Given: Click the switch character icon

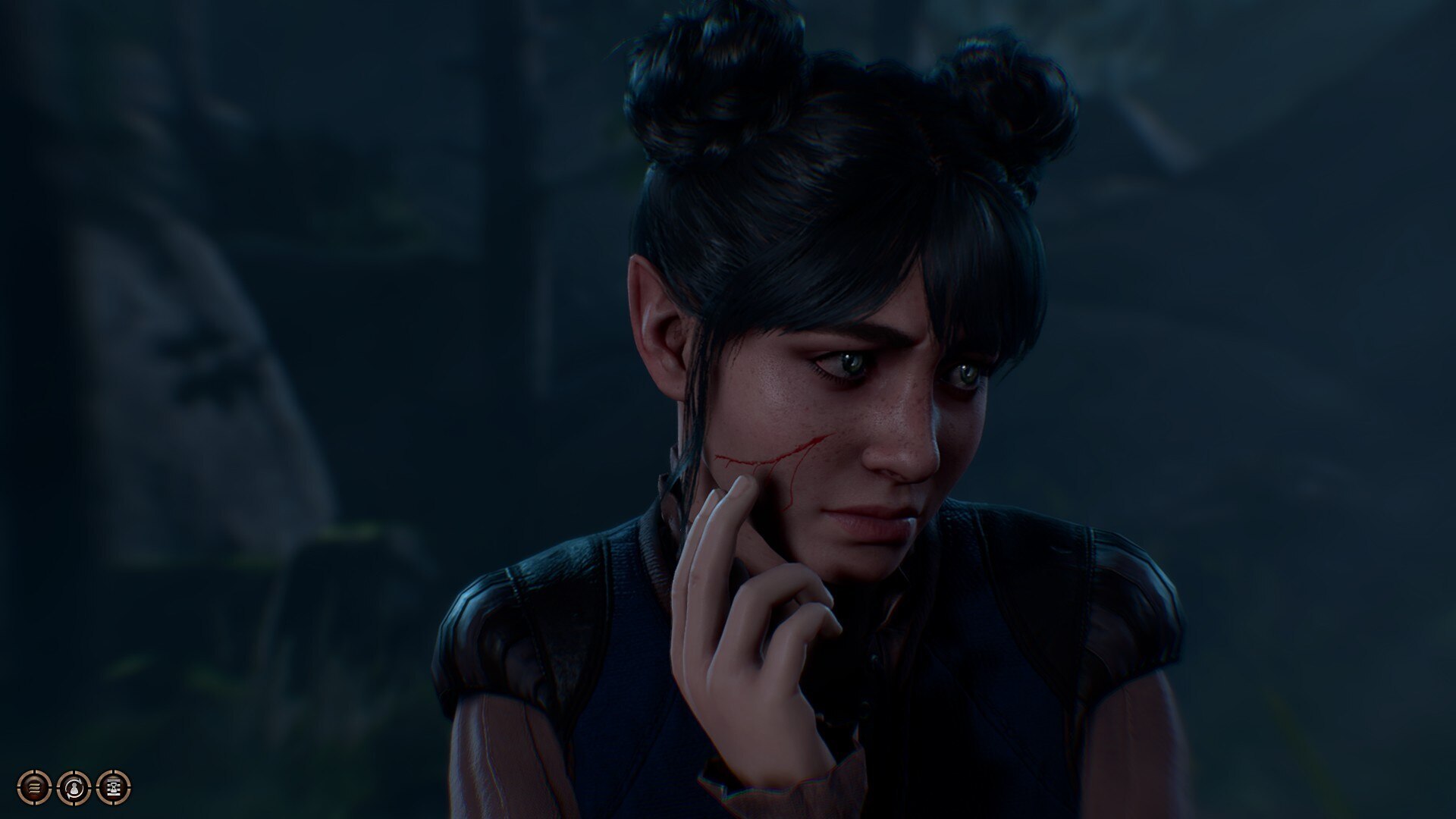Looking at the screenshot, I should (x=74, y=787).
